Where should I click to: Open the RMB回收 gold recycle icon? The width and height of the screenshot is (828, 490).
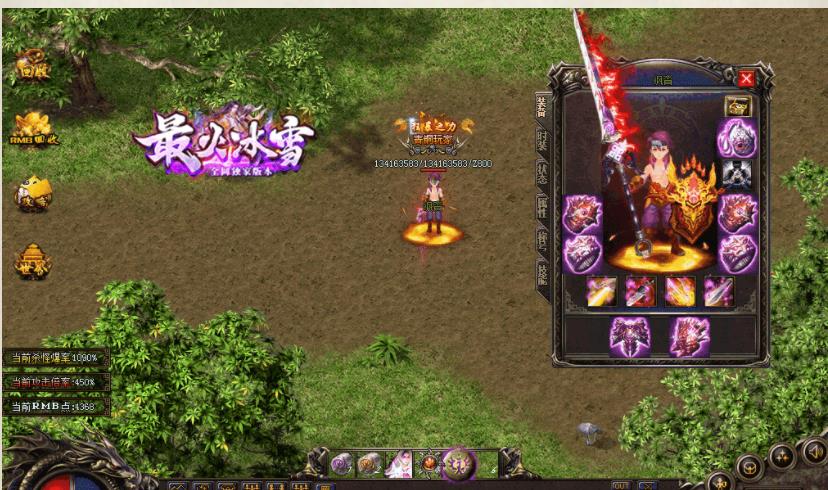(x=34, y=128)
